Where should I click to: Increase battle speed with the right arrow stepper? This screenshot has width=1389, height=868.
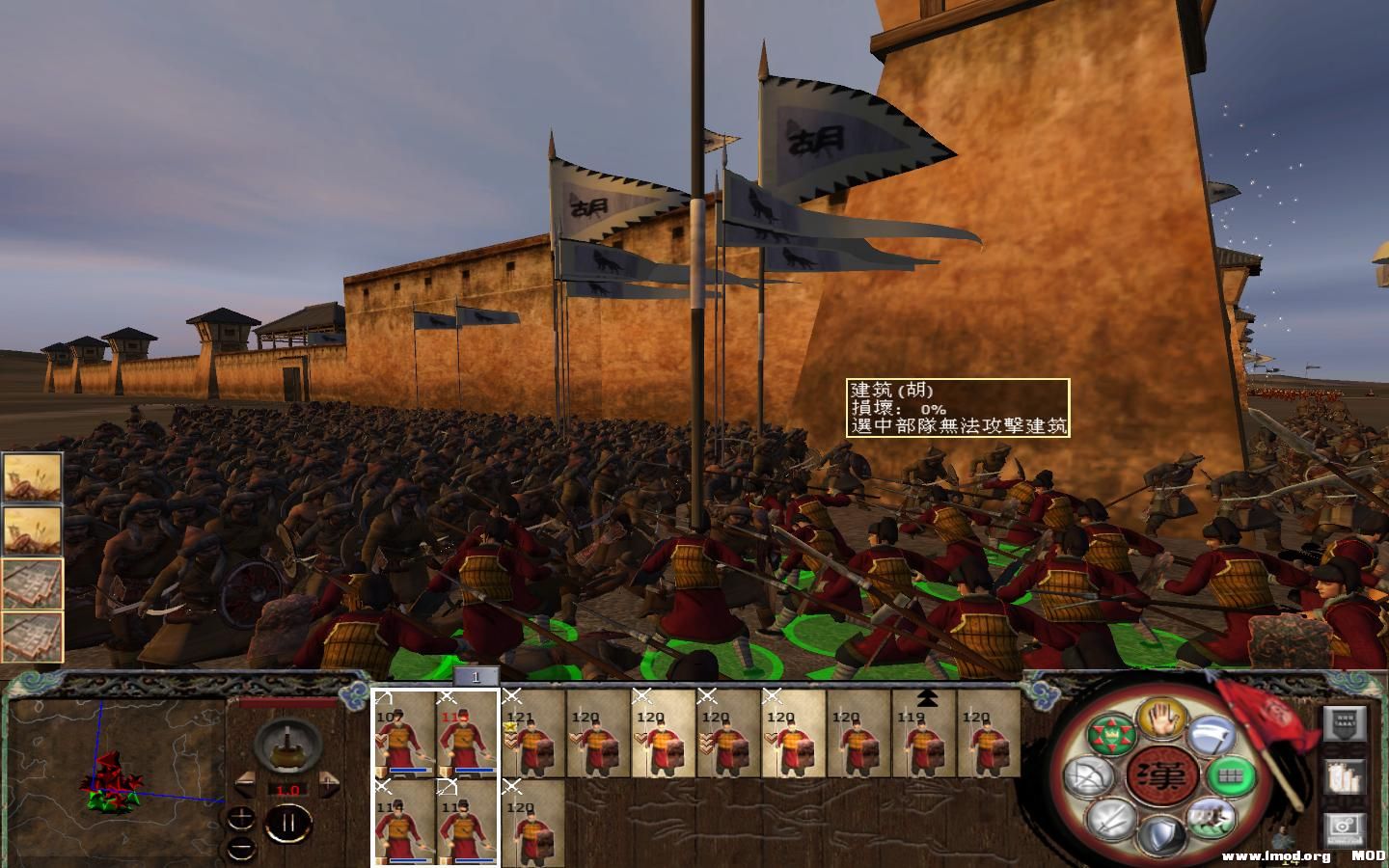tap(328, 782)
